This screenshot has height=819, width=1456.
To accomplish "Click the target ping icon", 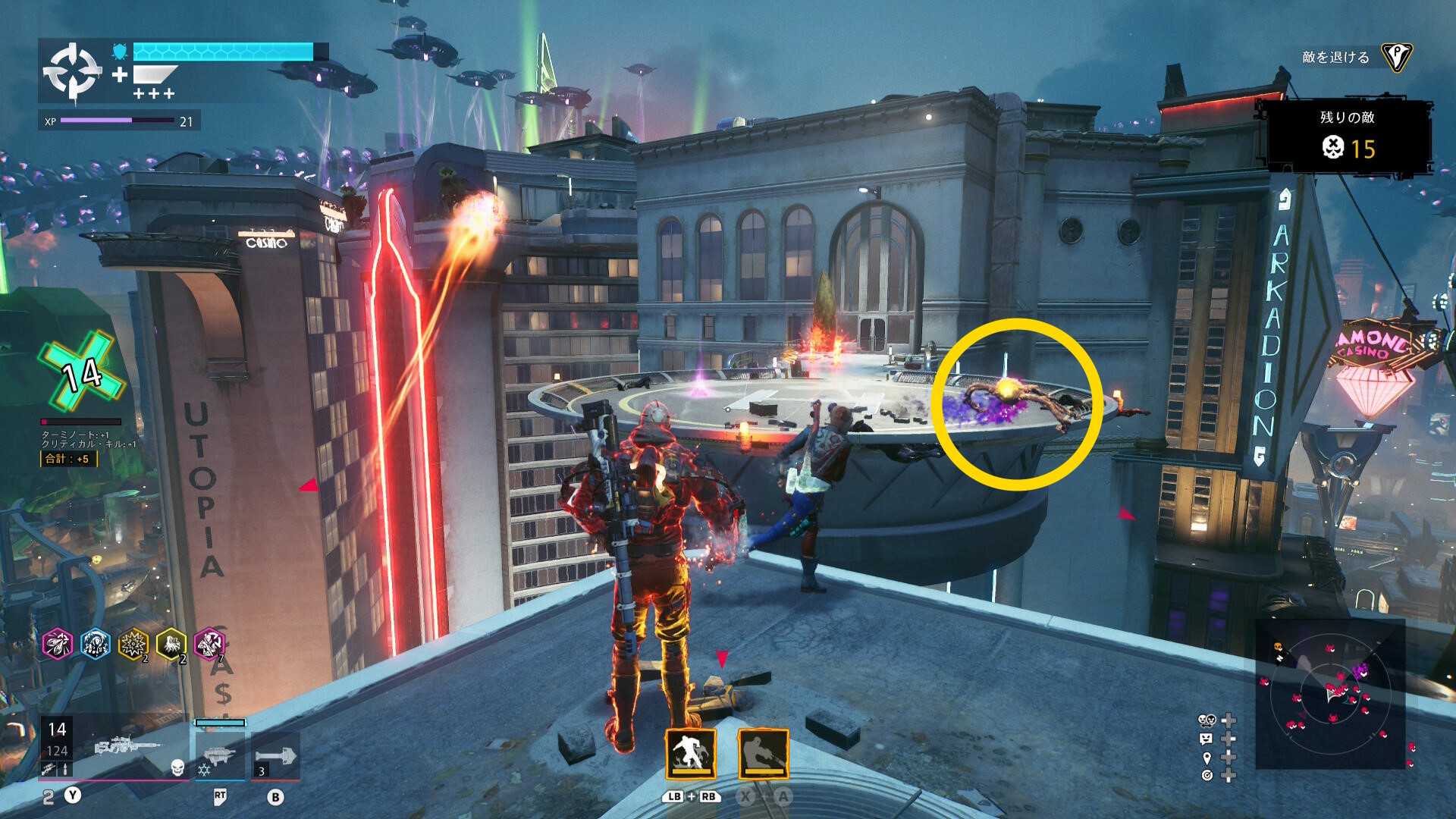I will (1207, 775).
